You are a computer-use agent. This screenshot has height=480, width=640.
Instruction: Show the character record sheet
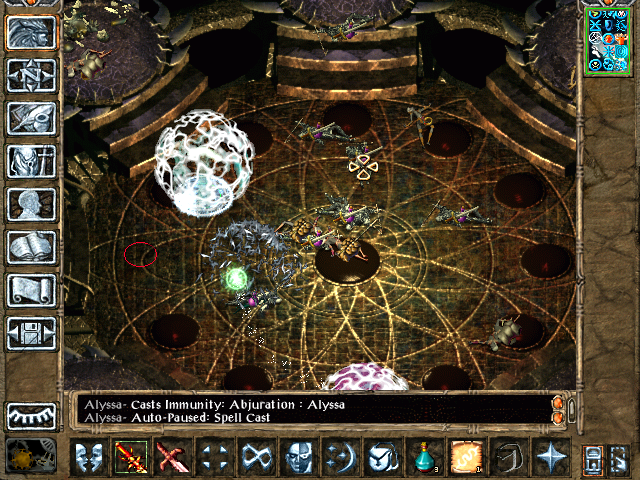(32, 204)
